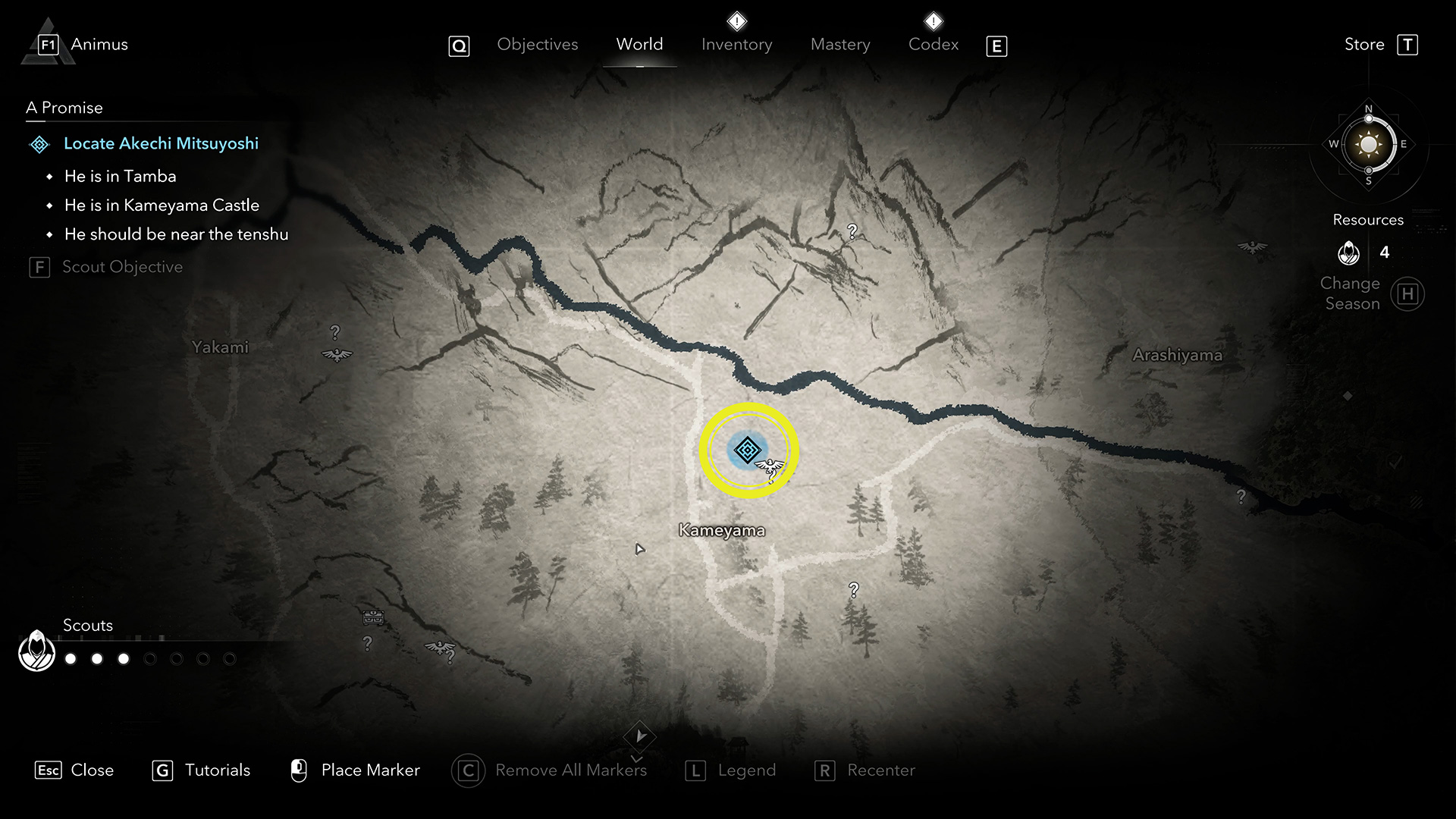The height and width of the screenshot is (819, 1456).
Task: Open the Animus menu
Action: point(99,45)
